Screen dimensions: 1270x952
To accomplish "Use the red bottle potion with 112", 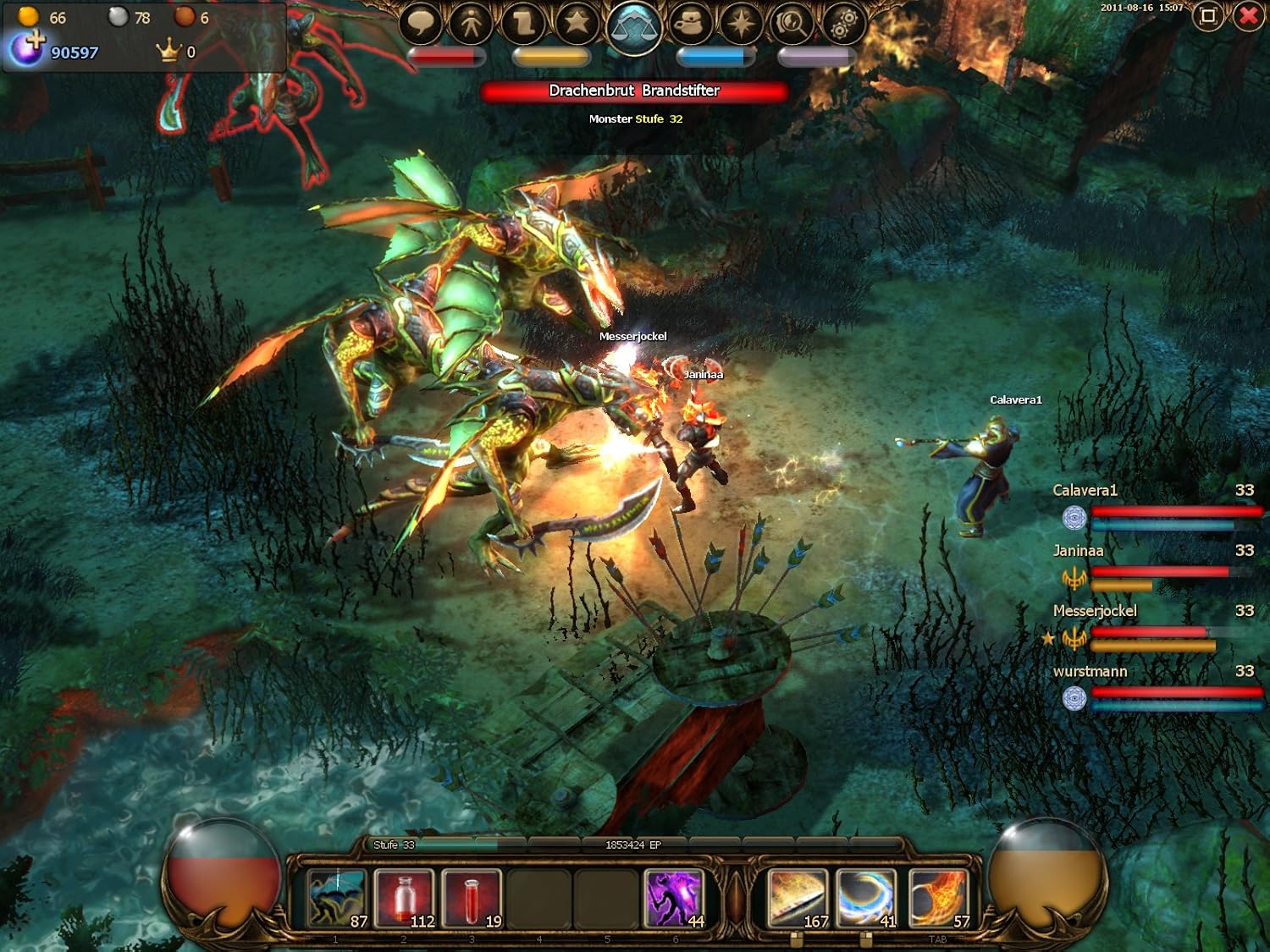I will (405, 898).
